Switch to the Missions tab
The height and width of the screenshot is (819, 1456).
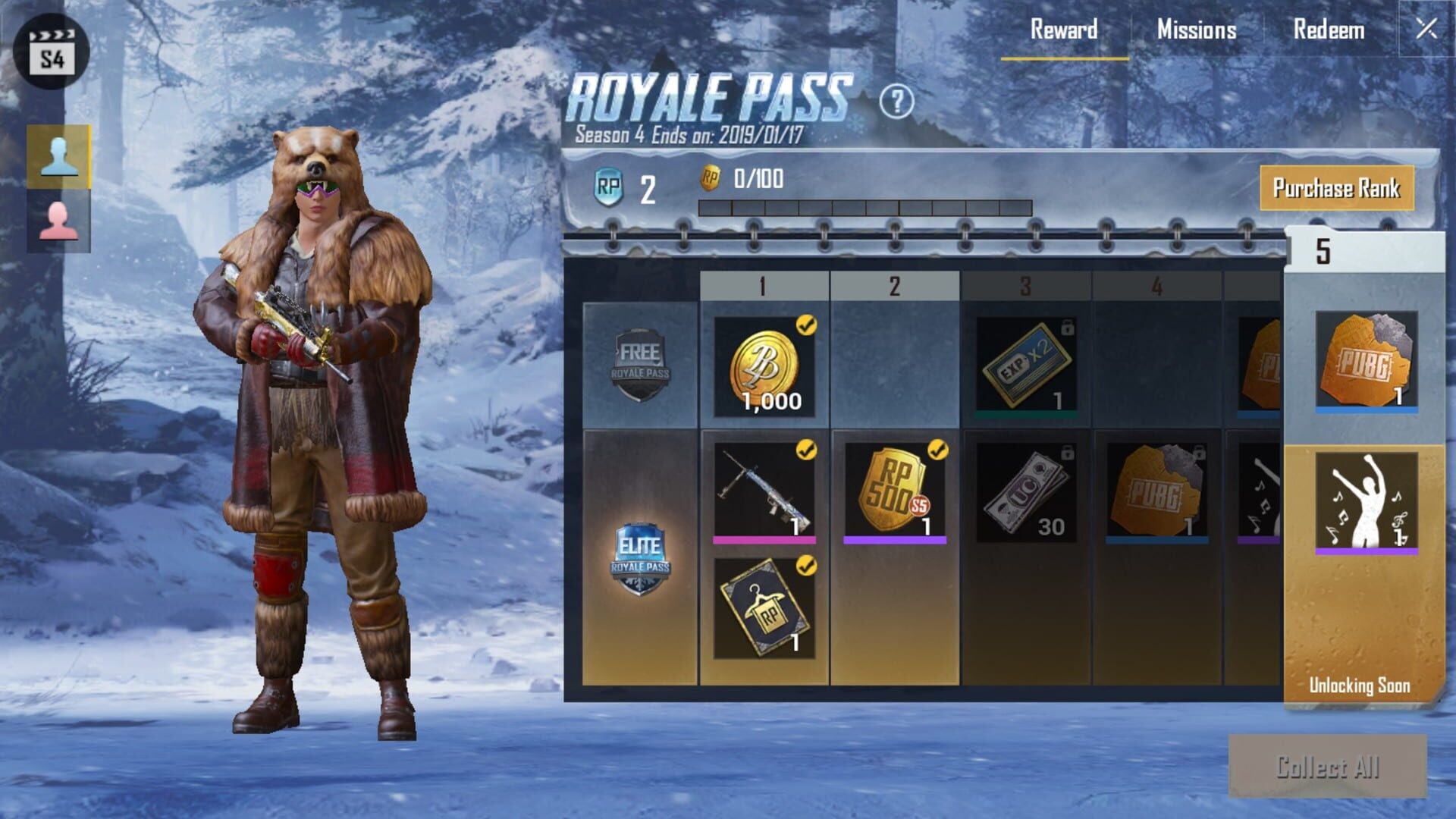[1195, 31]
